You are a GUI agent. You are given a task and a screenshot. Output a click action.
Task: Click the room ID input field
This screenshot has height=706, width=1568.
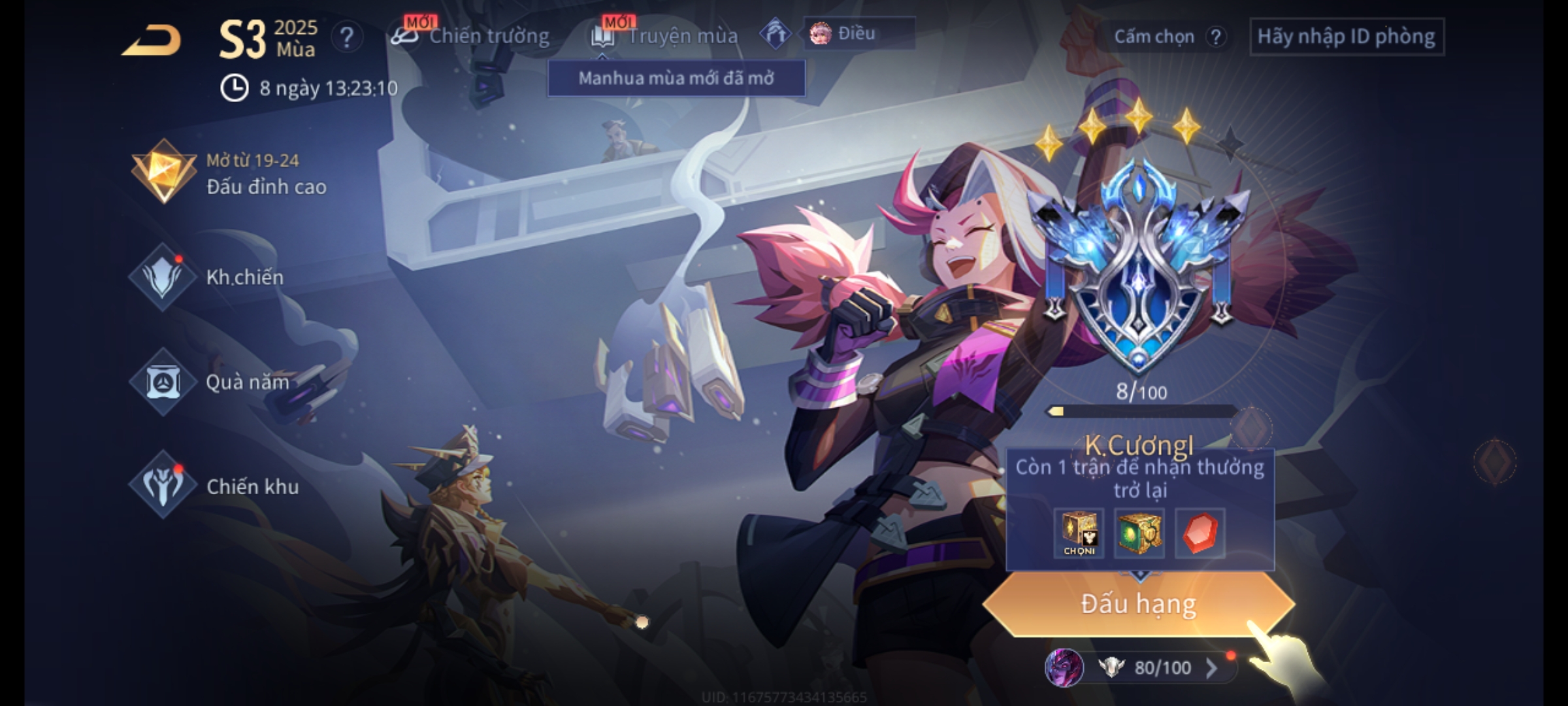point(1347,37)
